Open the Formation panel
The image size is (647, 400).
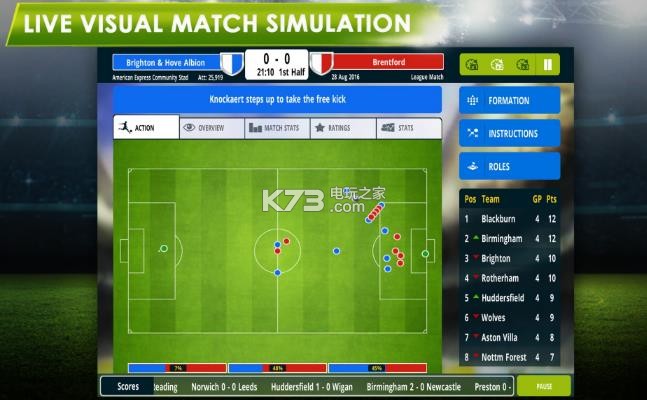pyautogui.click(x=509, y=101)
